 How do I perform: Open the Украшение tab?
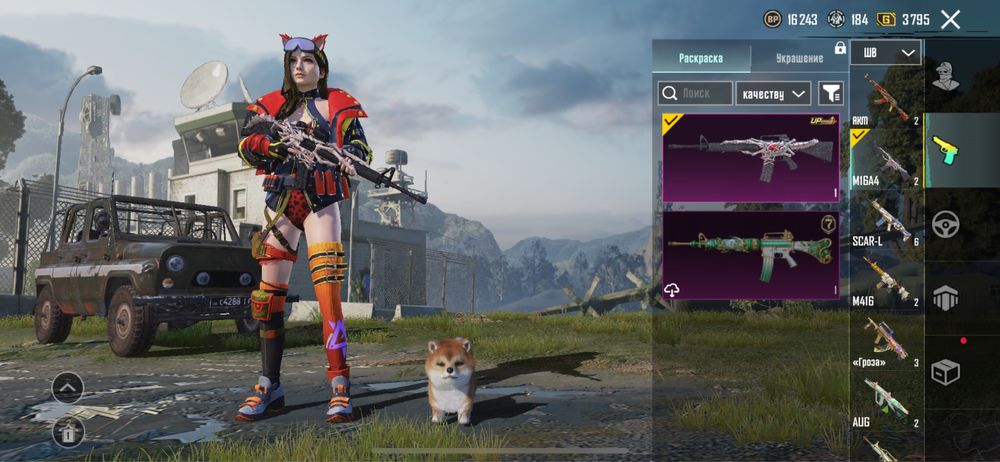click(798, 58)
